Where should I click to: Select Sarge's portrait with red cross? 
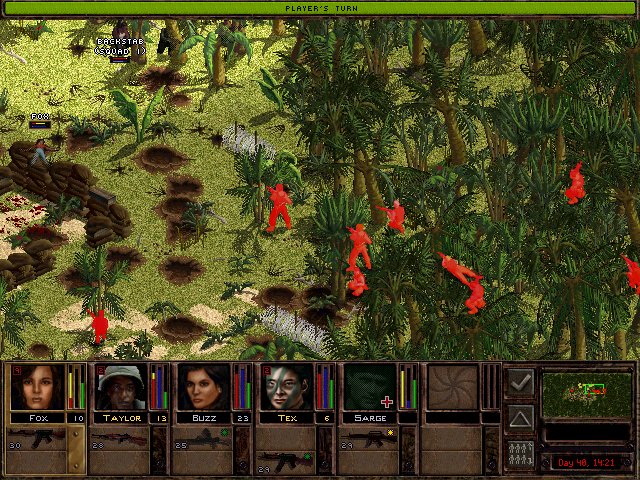coord(369,387)
